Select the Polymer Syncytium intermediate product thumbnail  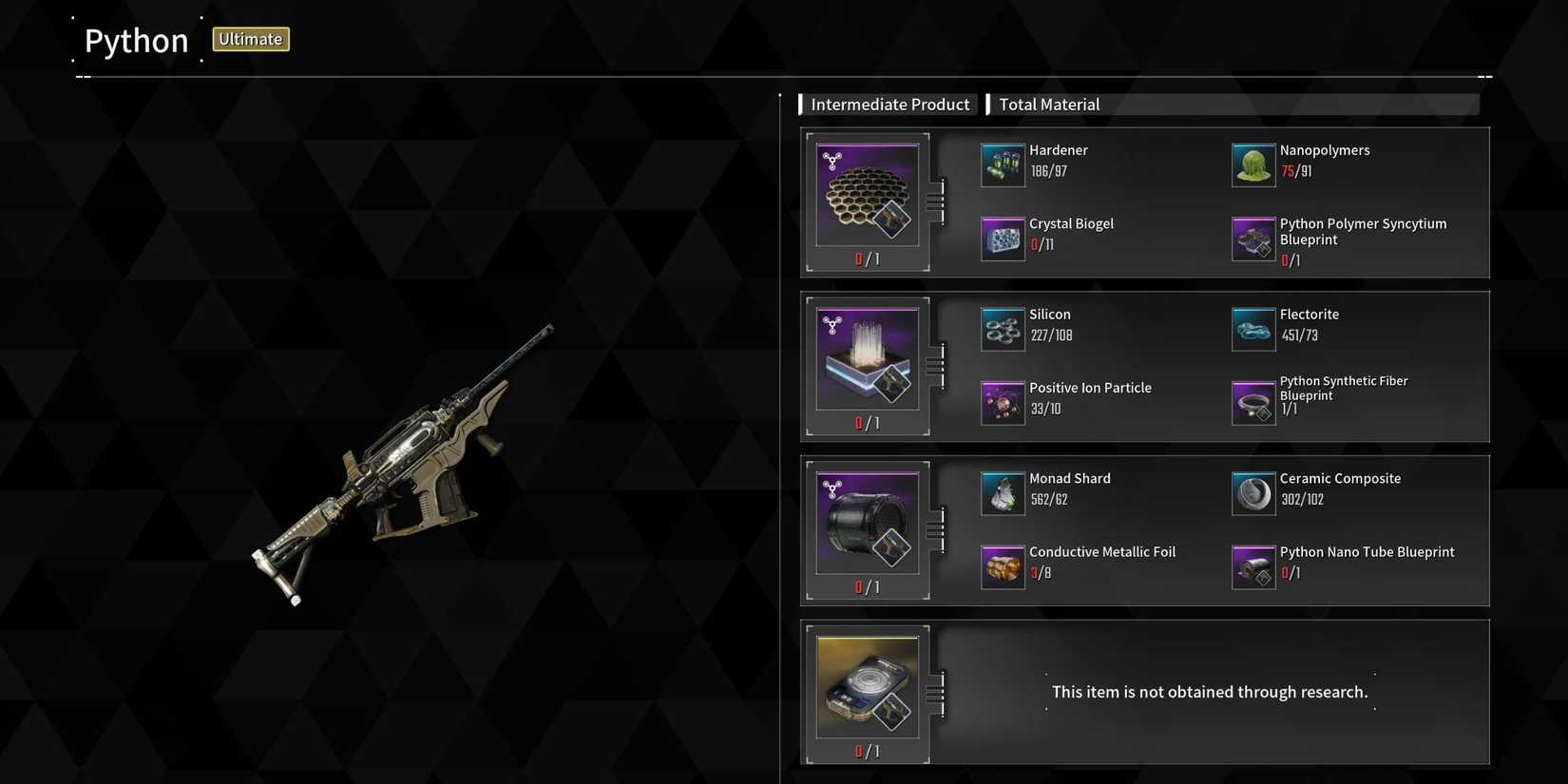866,193
